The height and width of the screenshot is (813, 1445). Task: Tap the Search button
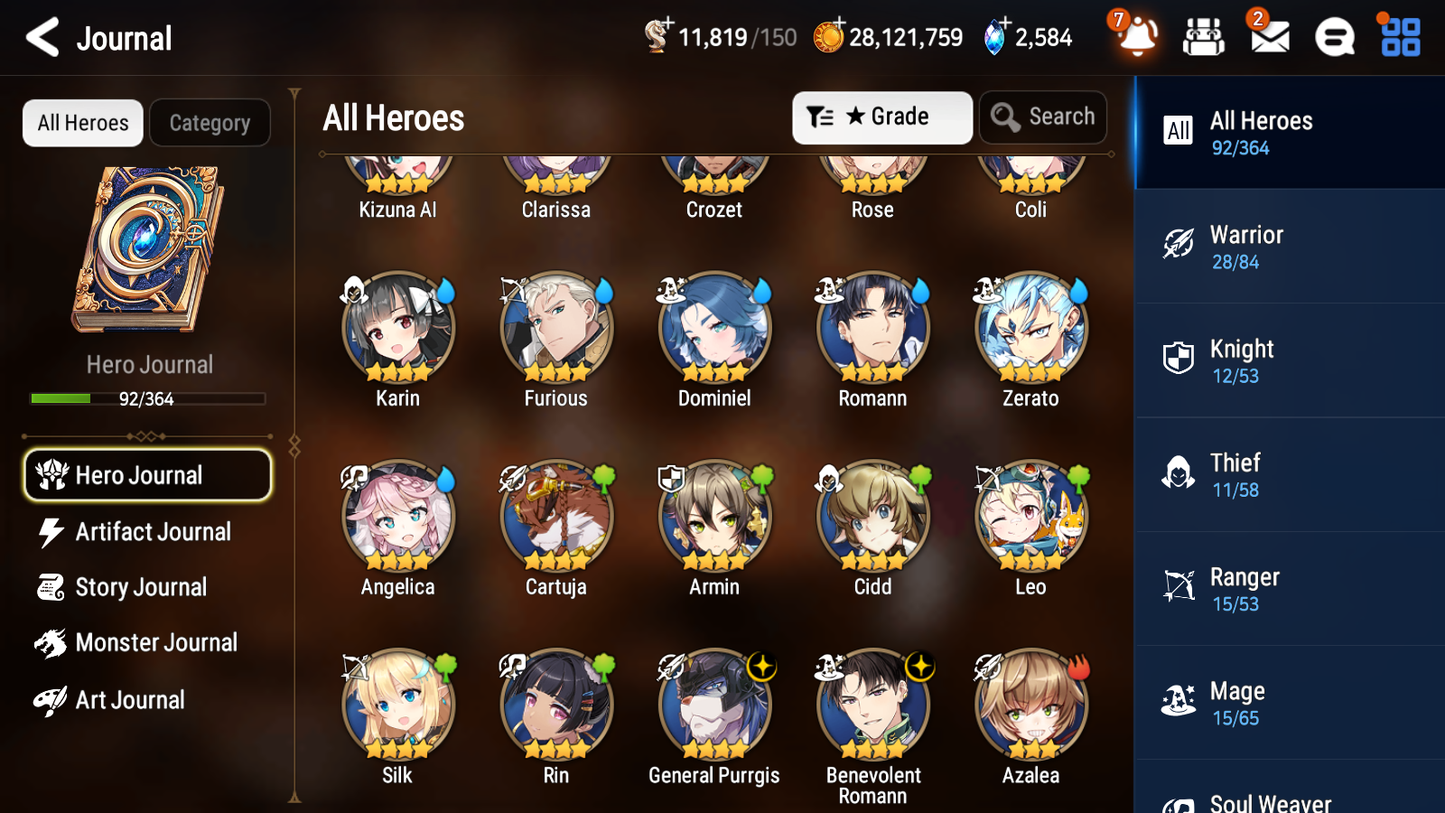(x=1043, y=117)
